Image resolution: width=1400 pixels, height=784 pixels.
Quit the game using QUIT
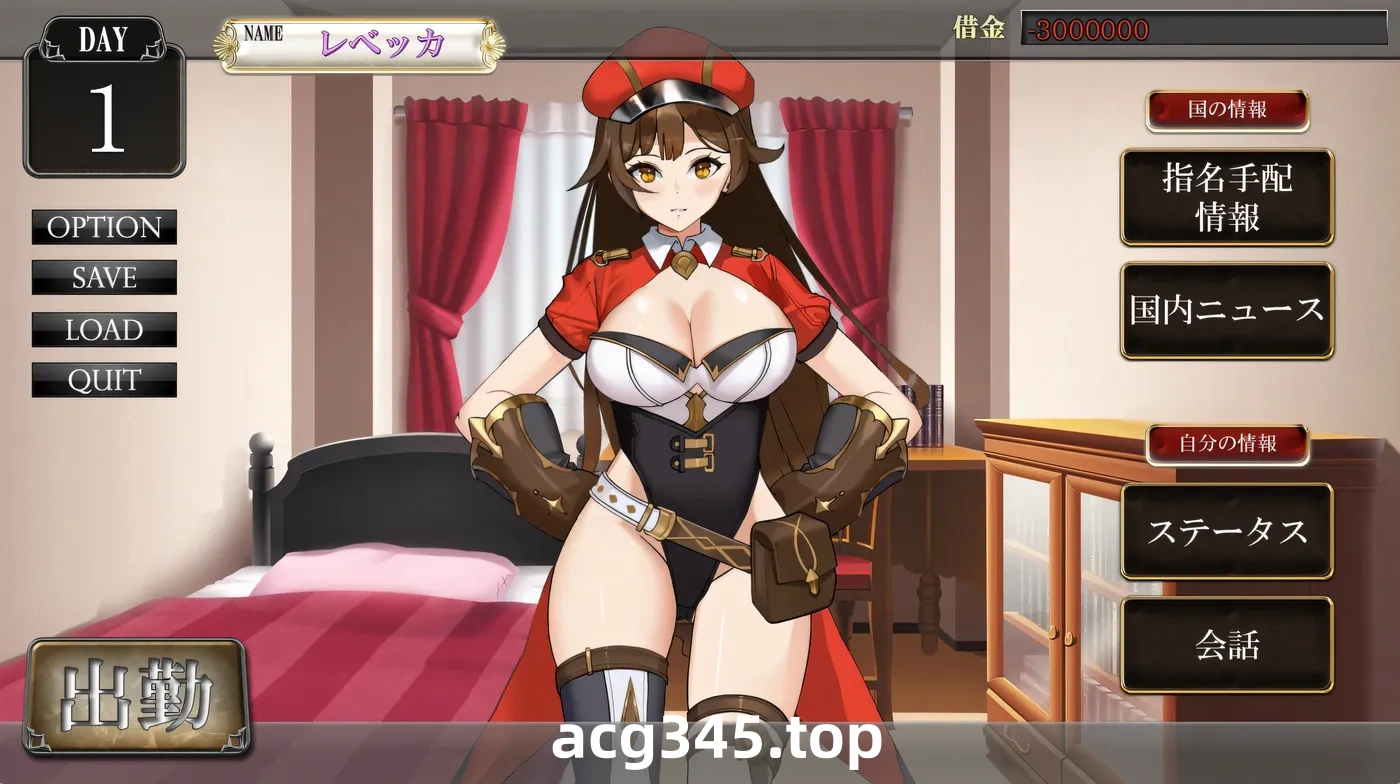tap(104, 380)
